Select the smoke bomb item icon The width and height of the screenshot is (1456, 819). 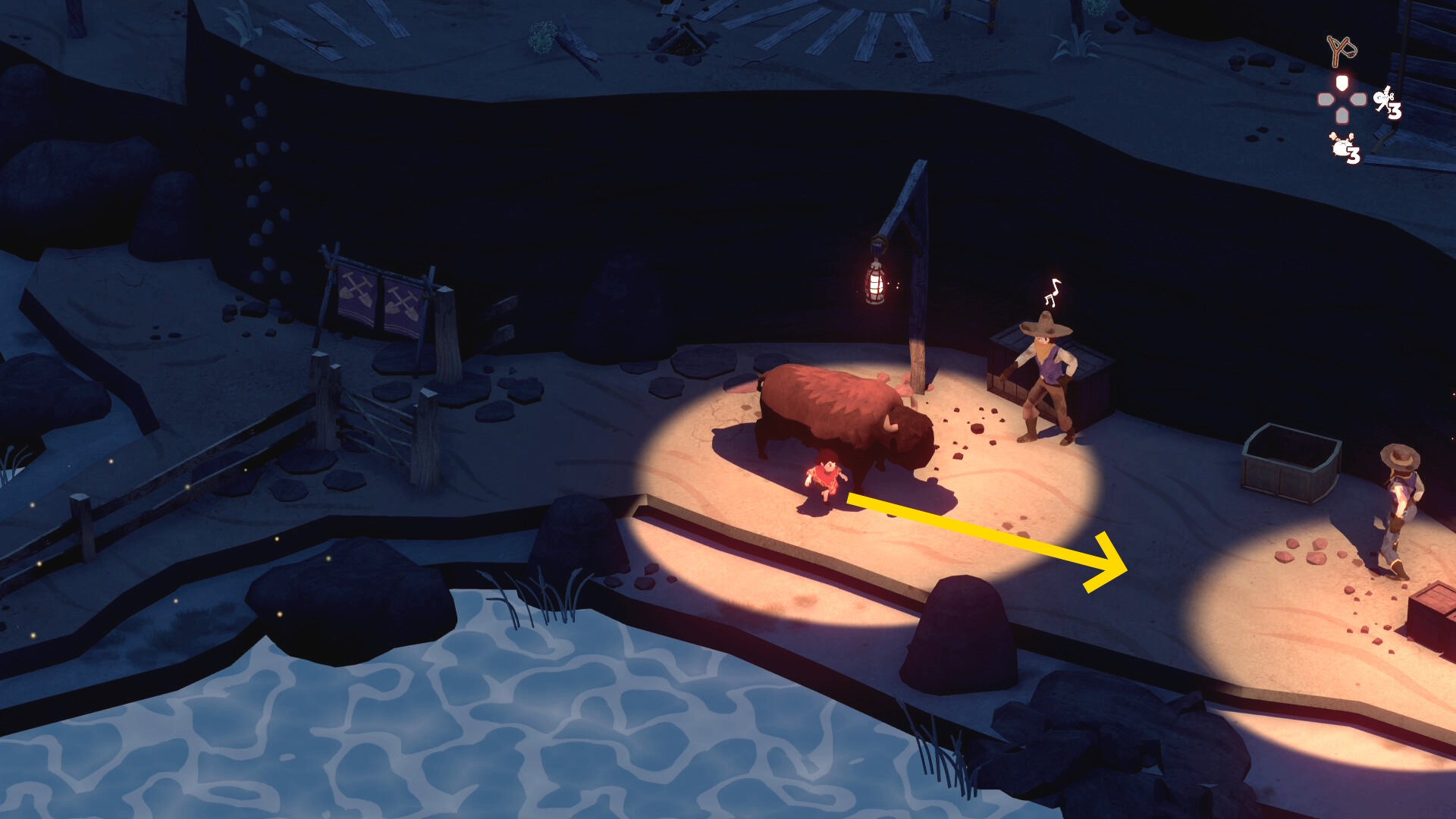click(x=1341, y=146)
